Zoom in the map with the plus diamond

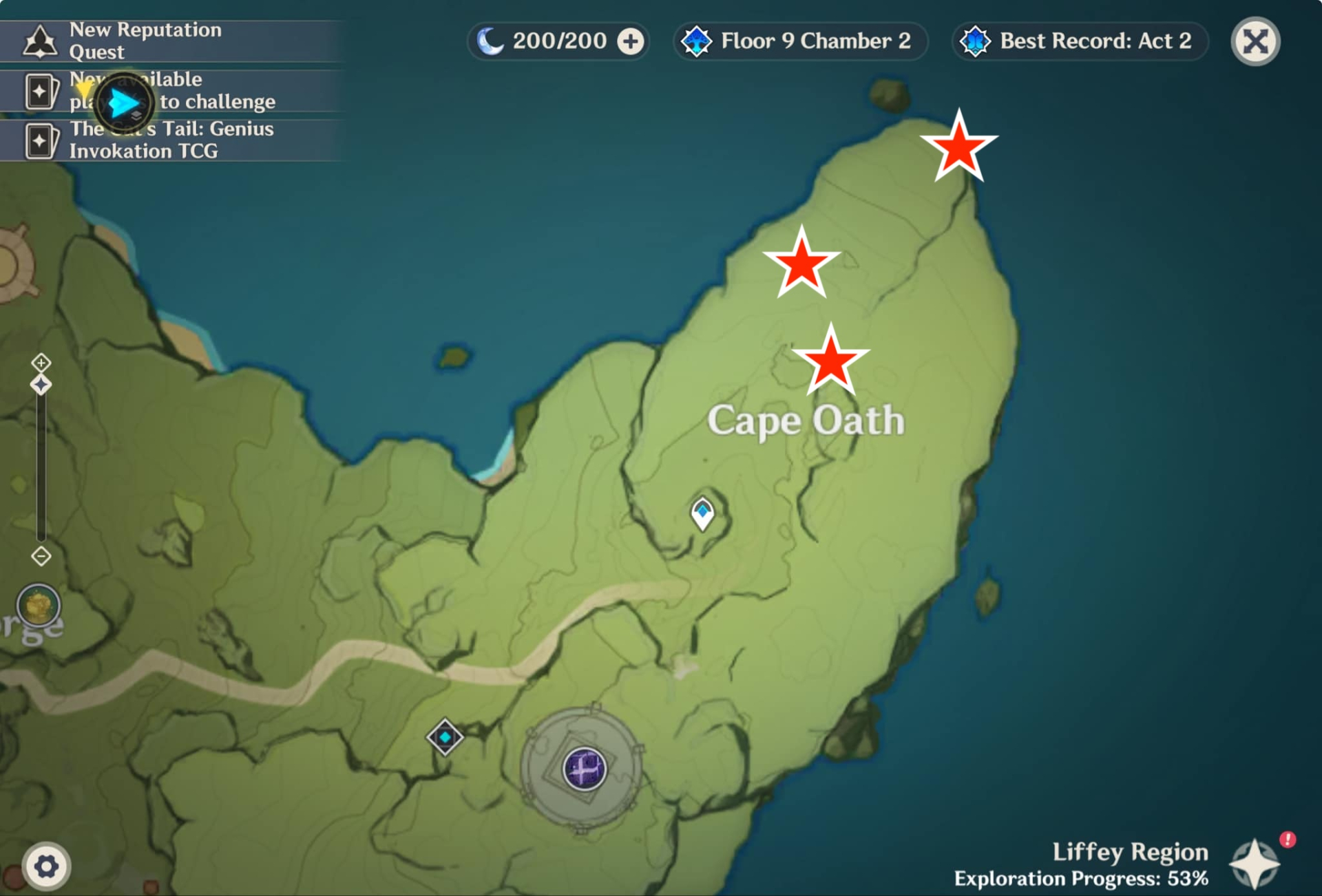pyautogui.click(x=41, y=362)
